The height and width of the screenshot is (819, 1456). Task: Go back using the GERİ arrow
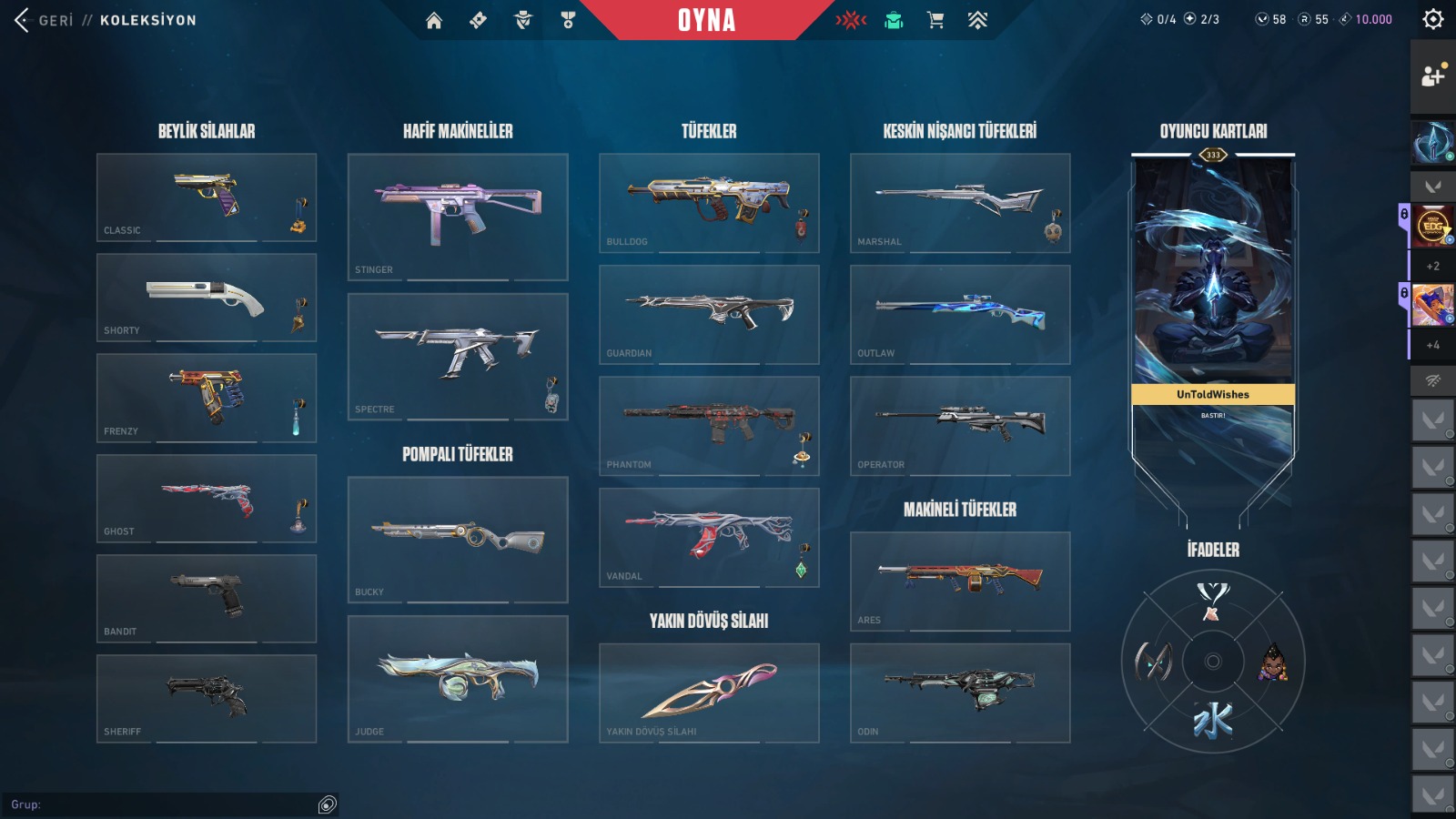[x=23, y=20]
